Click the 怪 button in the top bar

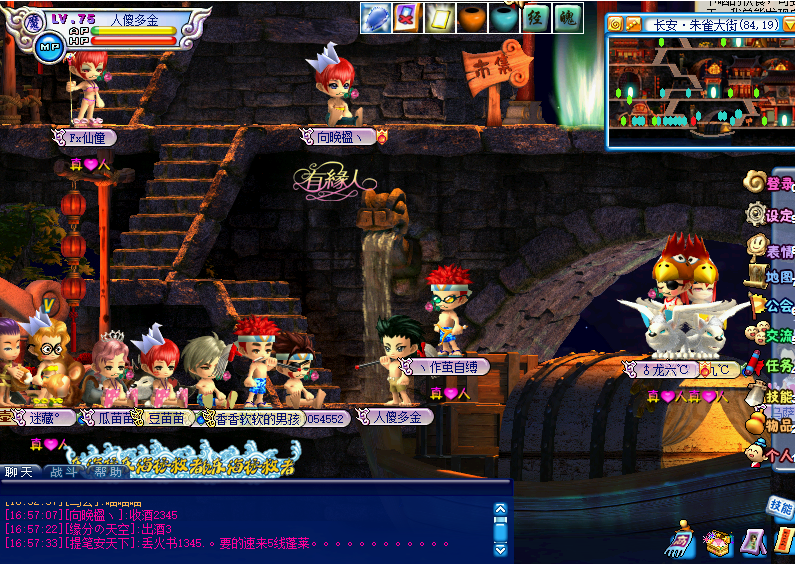click(536, 17)
